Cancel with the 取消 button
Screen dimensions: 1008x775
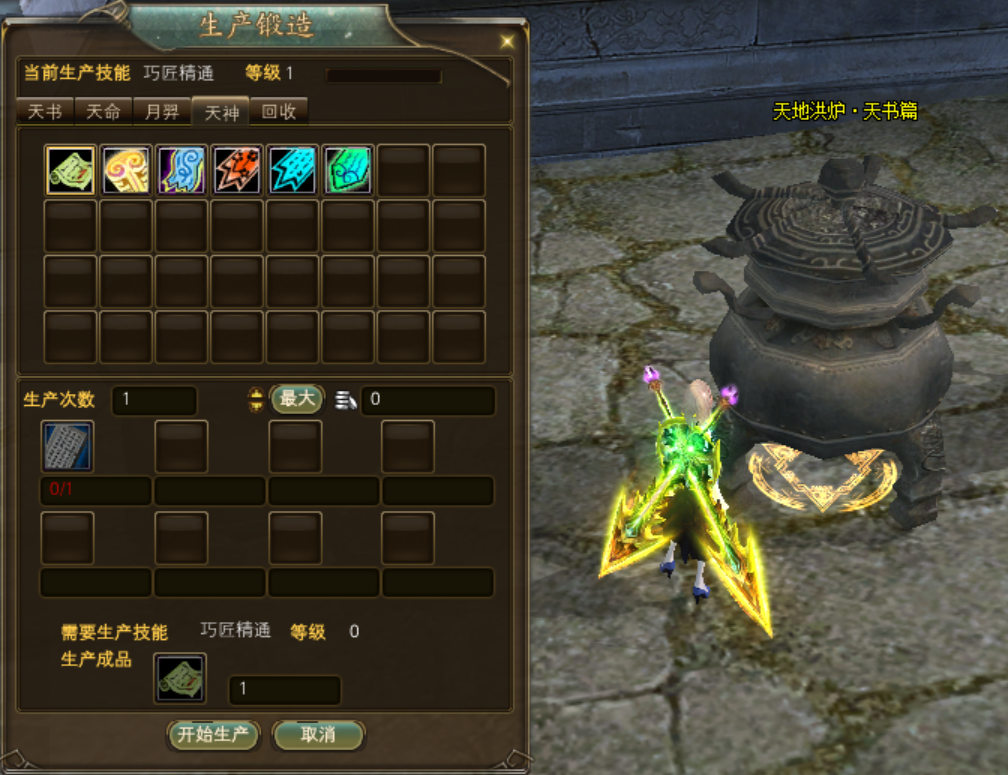click(x=318, y=735)
